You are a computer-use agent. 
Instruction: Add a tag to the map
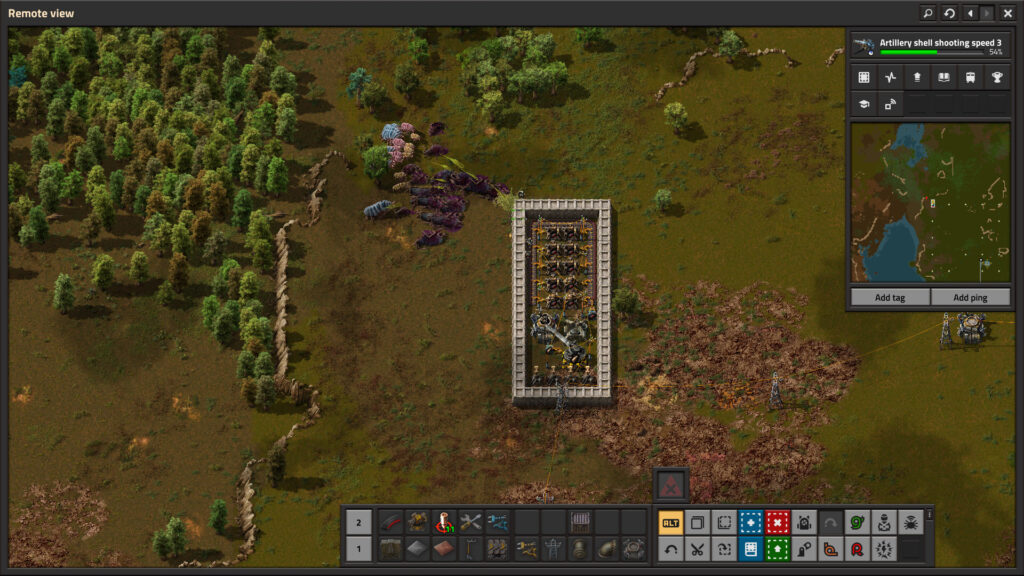point(889,297)
